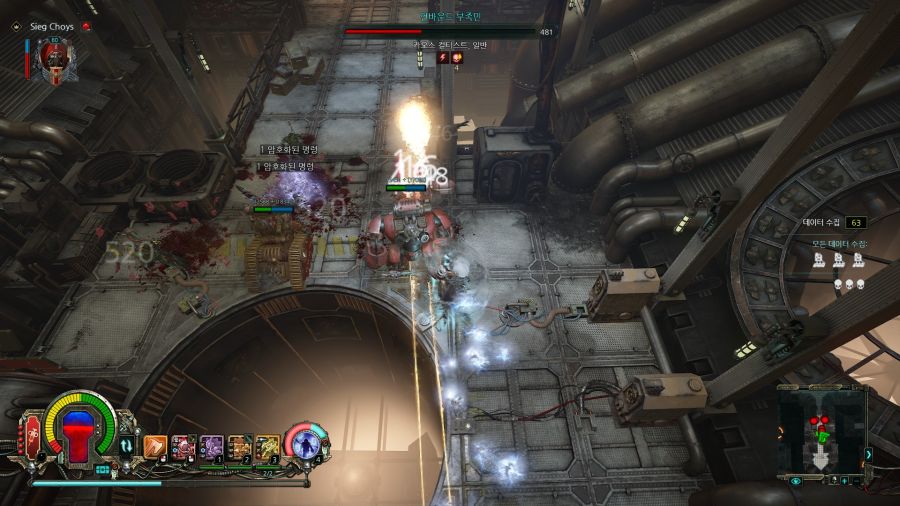Click the Sieg Choys character portrait
Screen dimensions: 900x506
(x=53, y=60)
